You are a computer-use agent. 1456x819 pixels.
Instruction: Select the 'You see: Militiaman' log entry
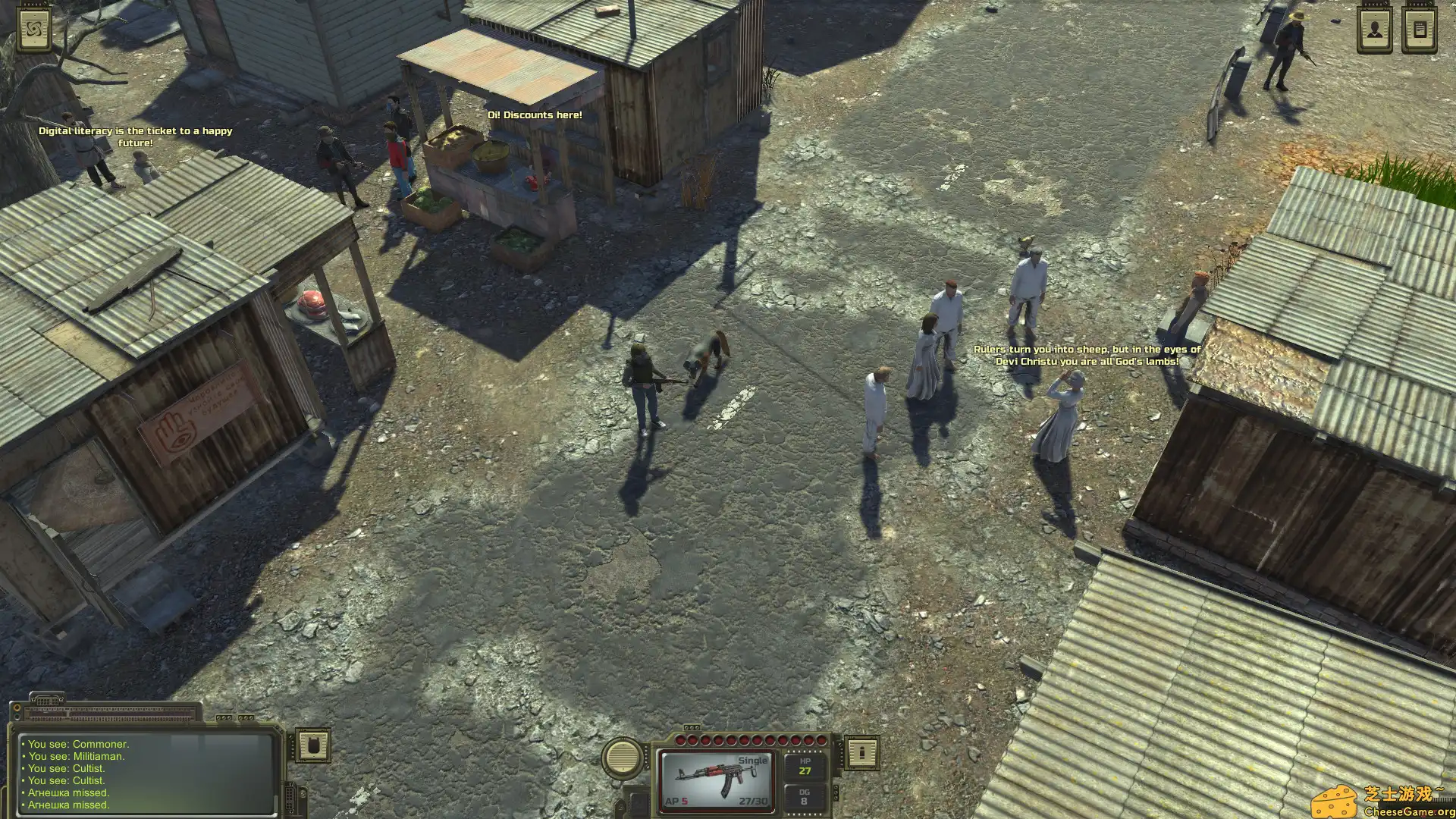(72, 756)
